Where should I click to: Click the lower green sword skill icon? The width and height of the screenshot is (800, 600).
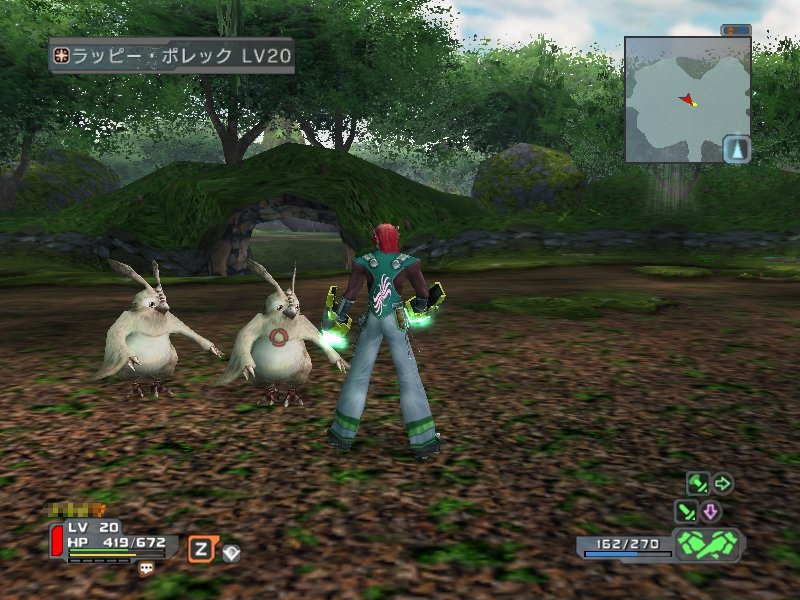click(x=685, y=512)
